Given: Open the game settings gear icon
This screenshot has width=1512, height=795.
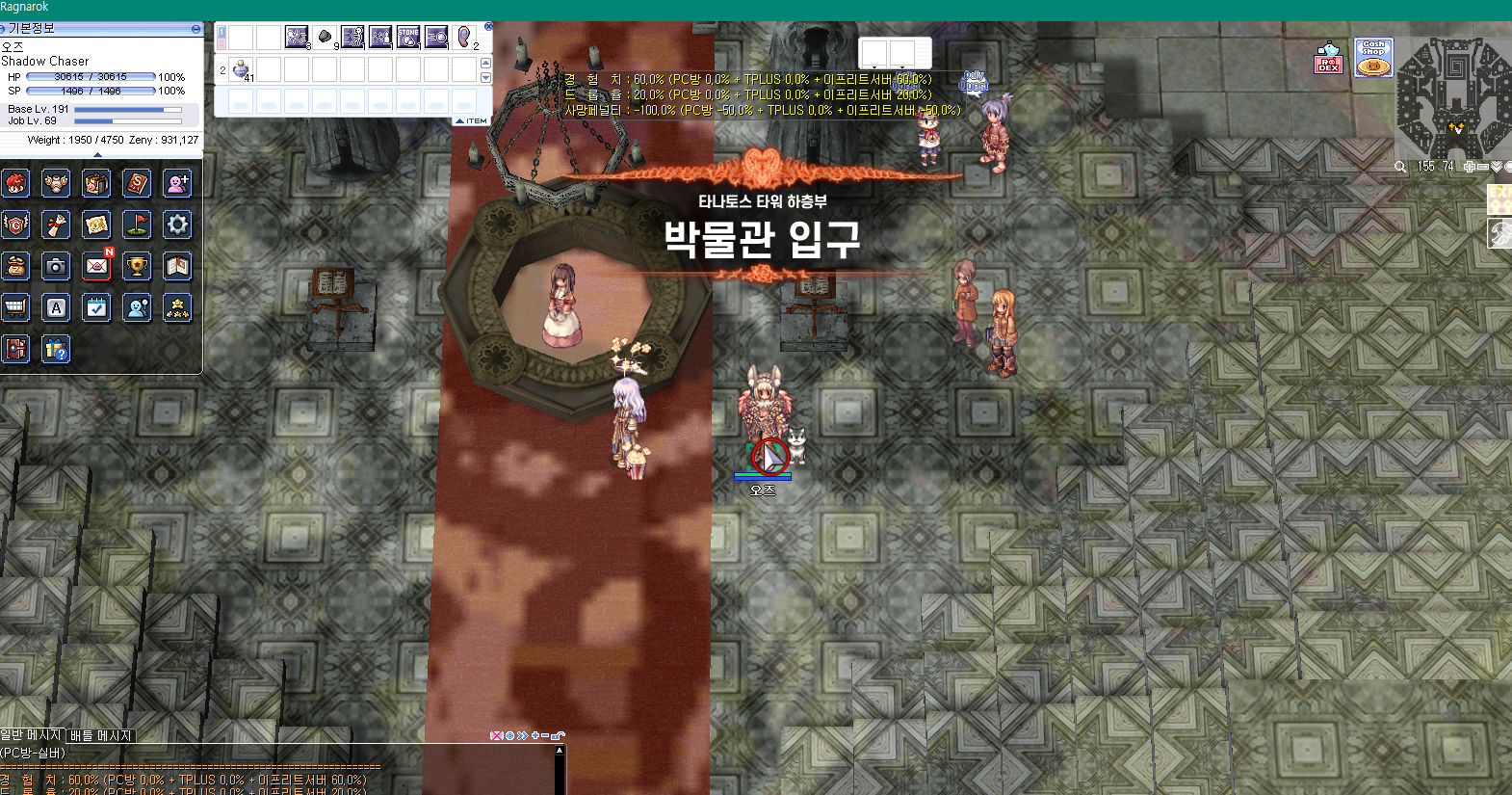Looking at the screenshot, I should click(176, 225).
